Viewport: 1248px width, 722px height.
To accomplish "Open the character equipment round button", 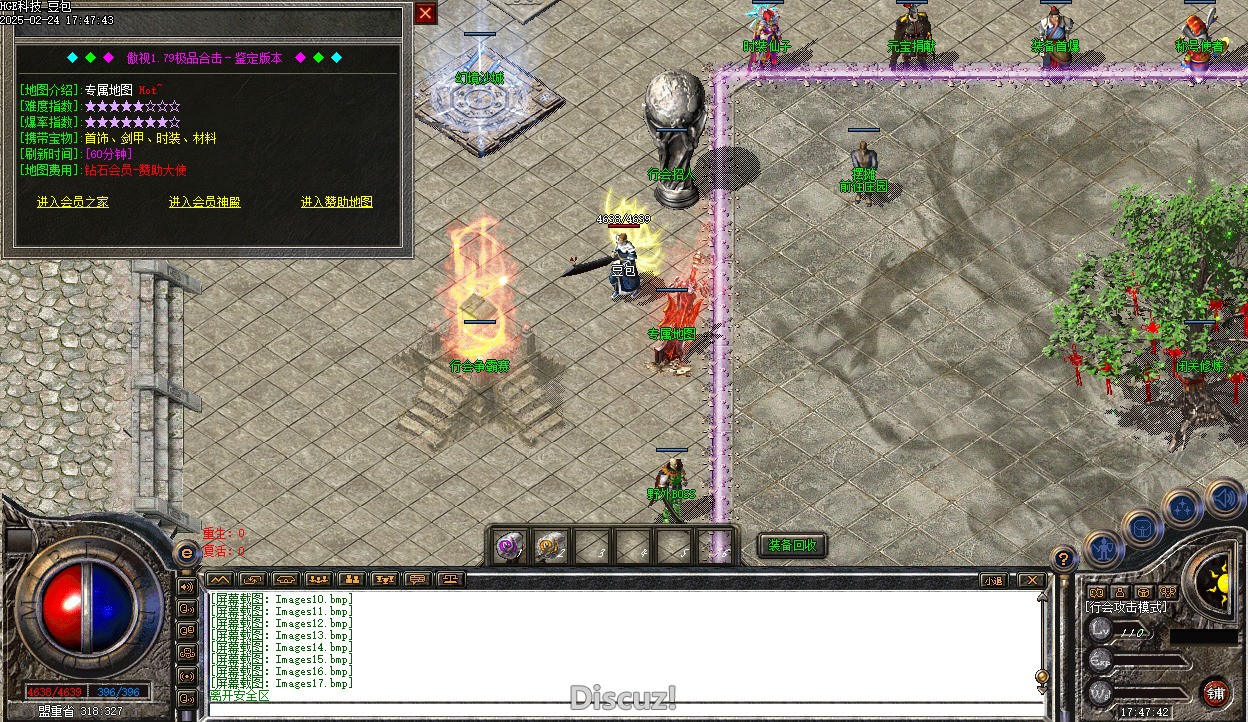I will 1101,546.
